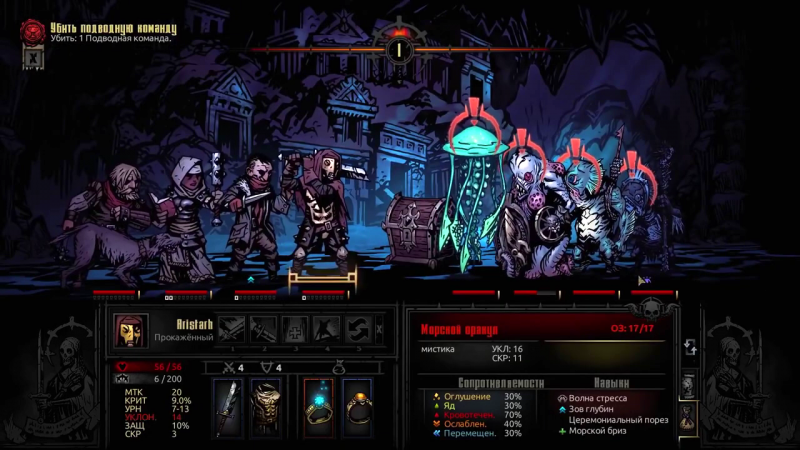This screenshot has height=450, width=800.
Task: Activate the cross-marked healing skill
Action: [295, 329]
